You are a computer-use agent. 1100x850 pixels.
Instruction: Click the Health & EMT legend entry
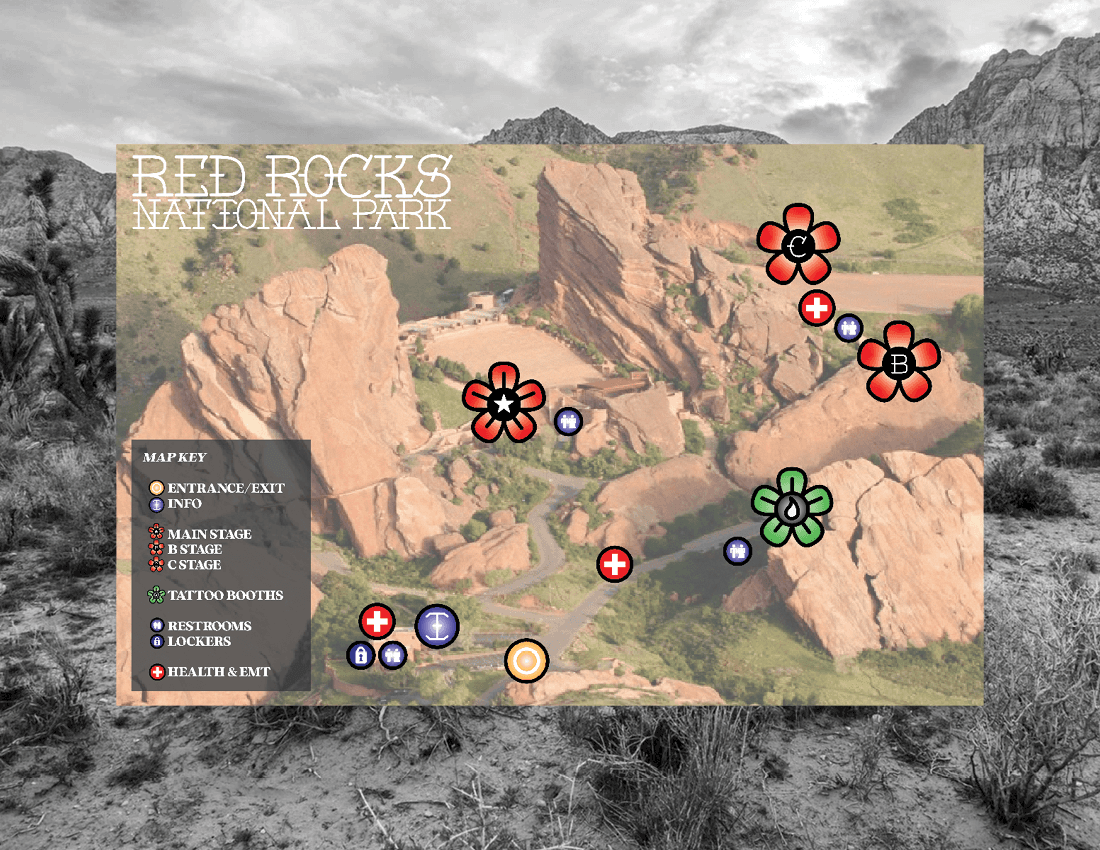[218, 672]
